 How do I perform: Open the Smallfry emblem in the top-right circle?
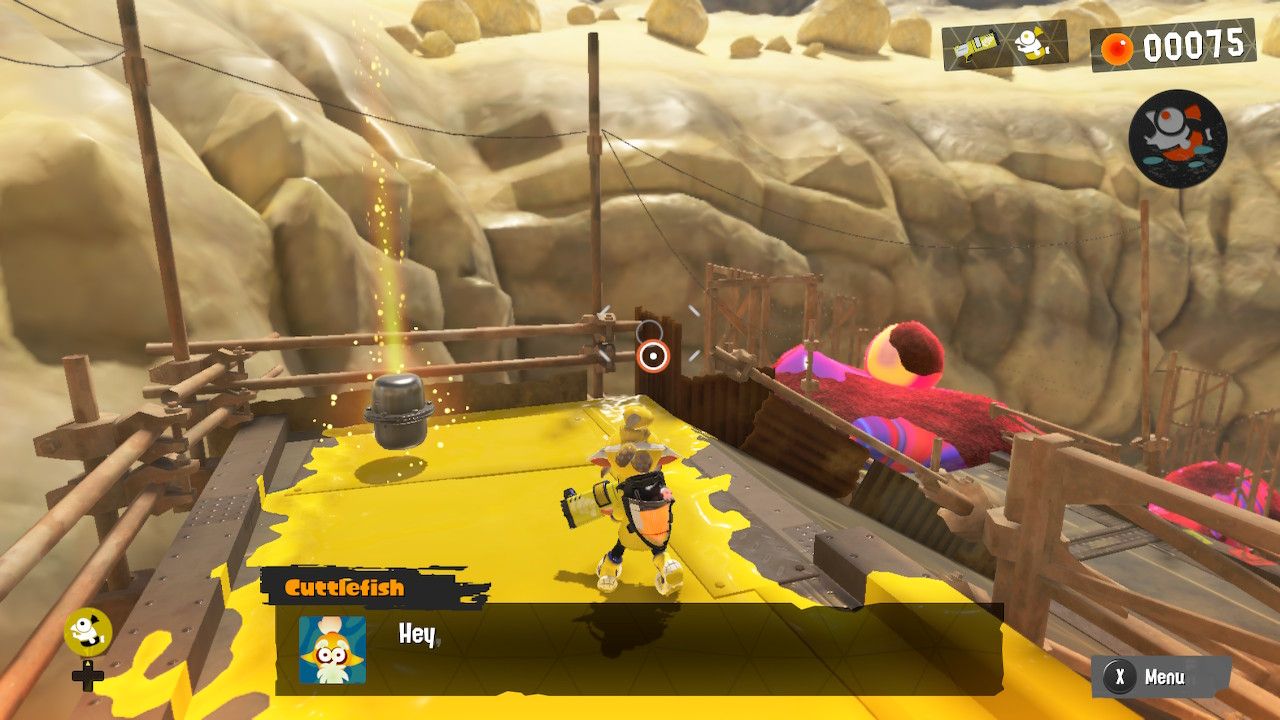pyautogui.click(x=1176, y=135)
